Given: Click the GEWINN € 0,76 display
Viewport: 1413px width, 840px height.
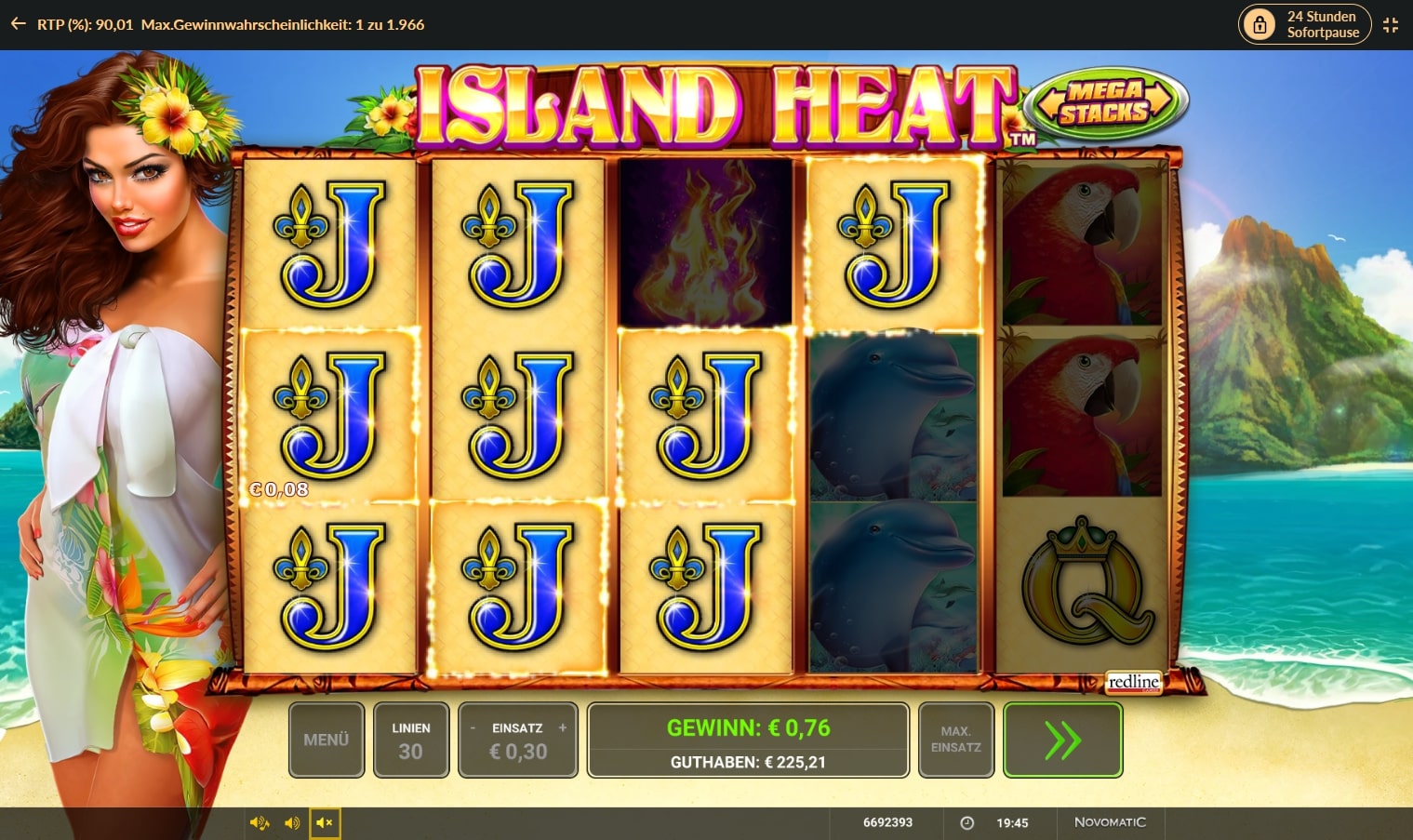Looking at the screenshot, I should point(747,728).
